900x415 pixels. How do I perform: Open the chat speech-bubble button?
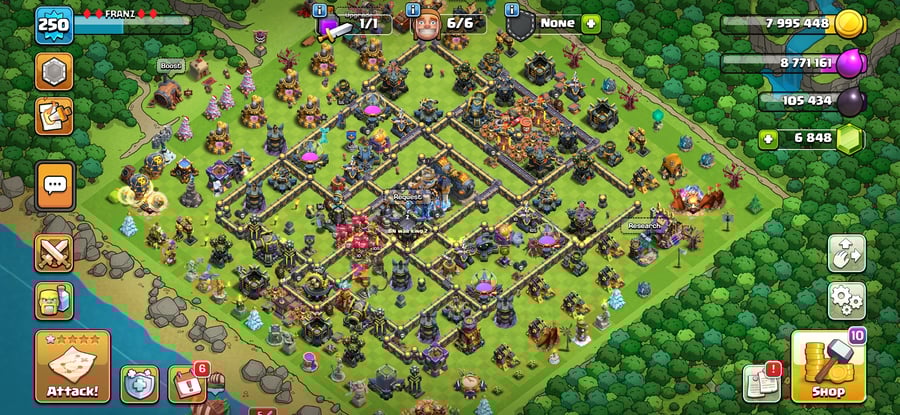coord(54,184)
